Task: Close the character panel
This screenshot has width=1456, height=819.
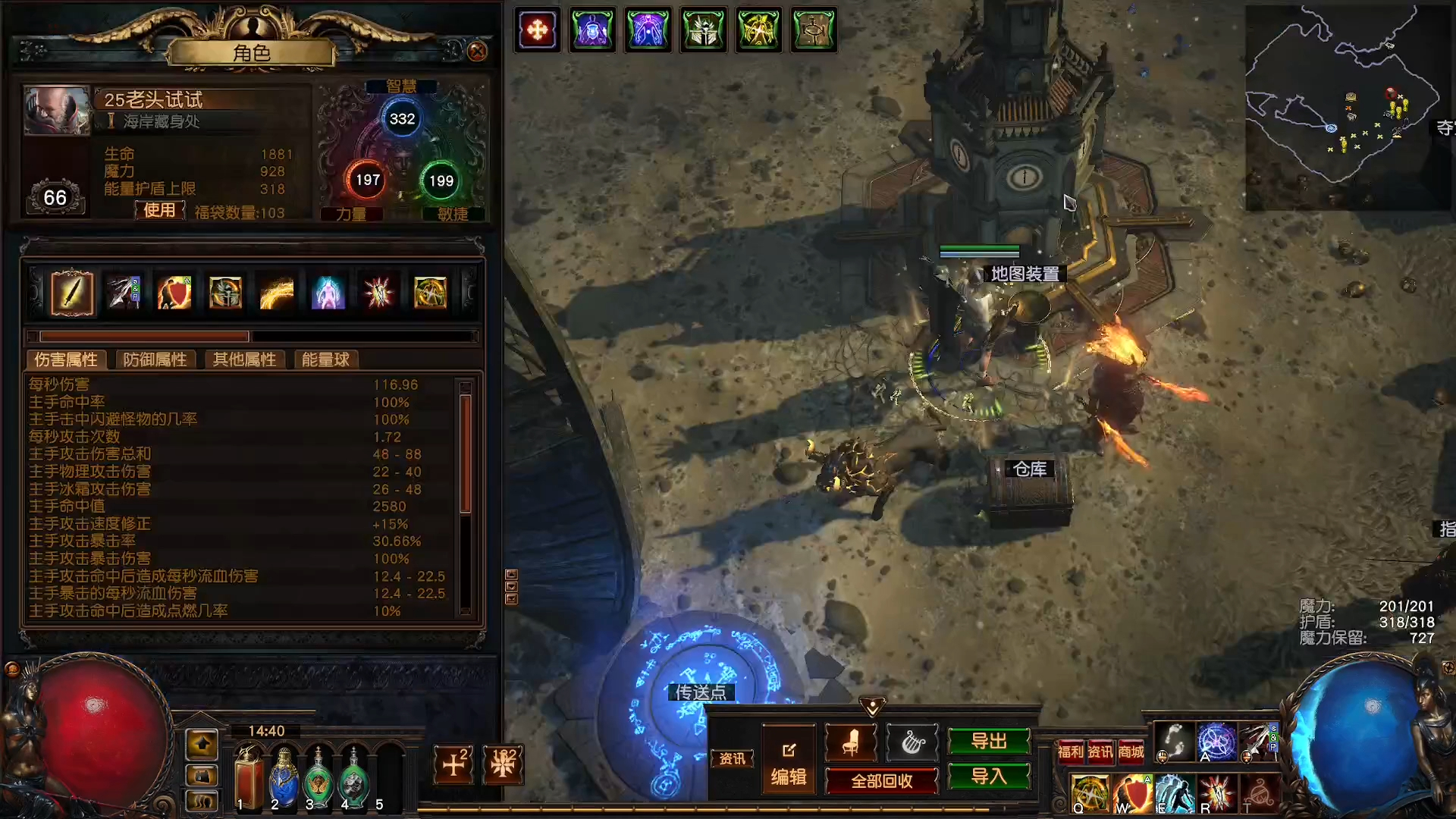Action: [x=477, y=51]
